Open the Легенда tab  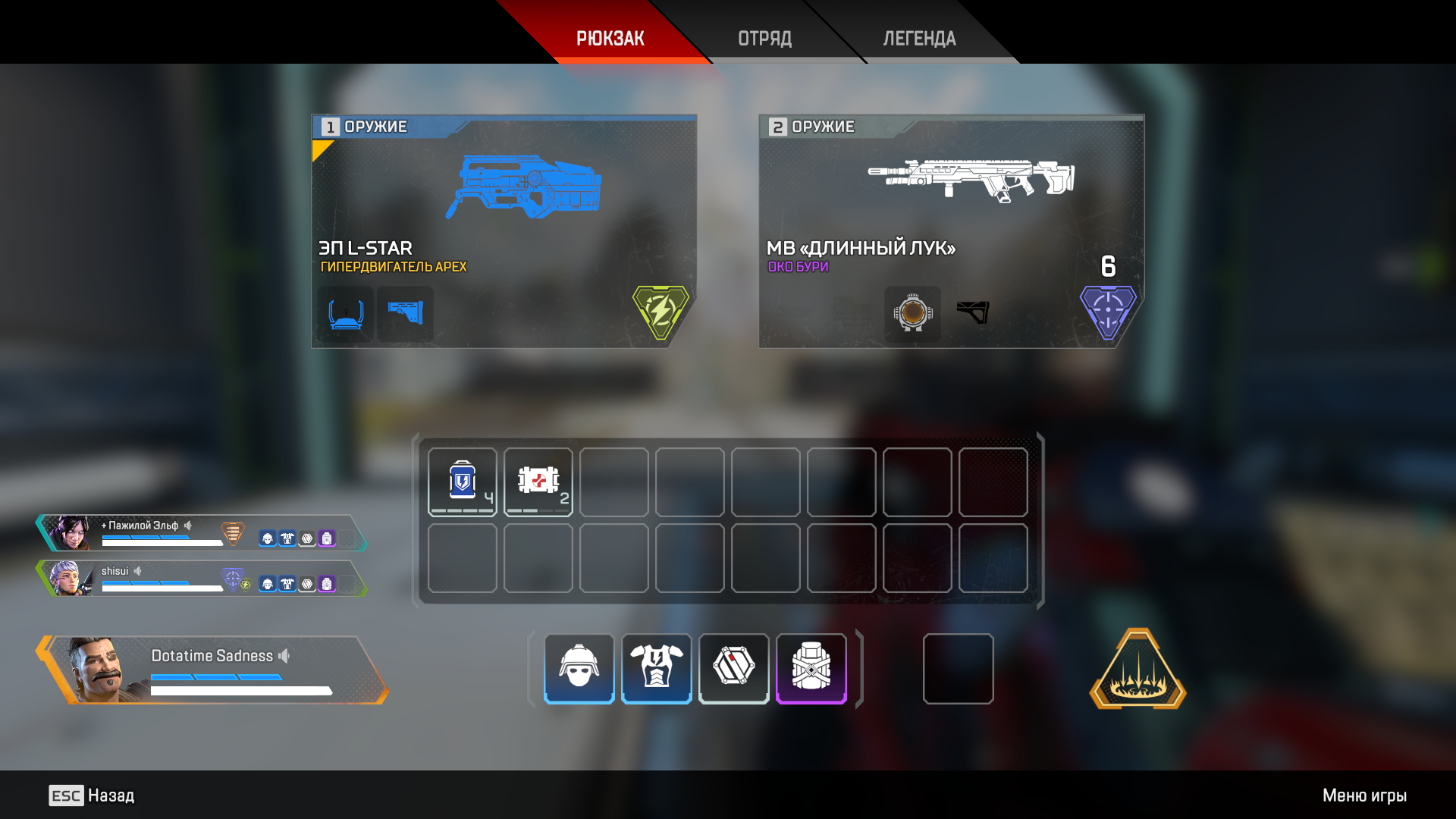(x=919, y=38)
